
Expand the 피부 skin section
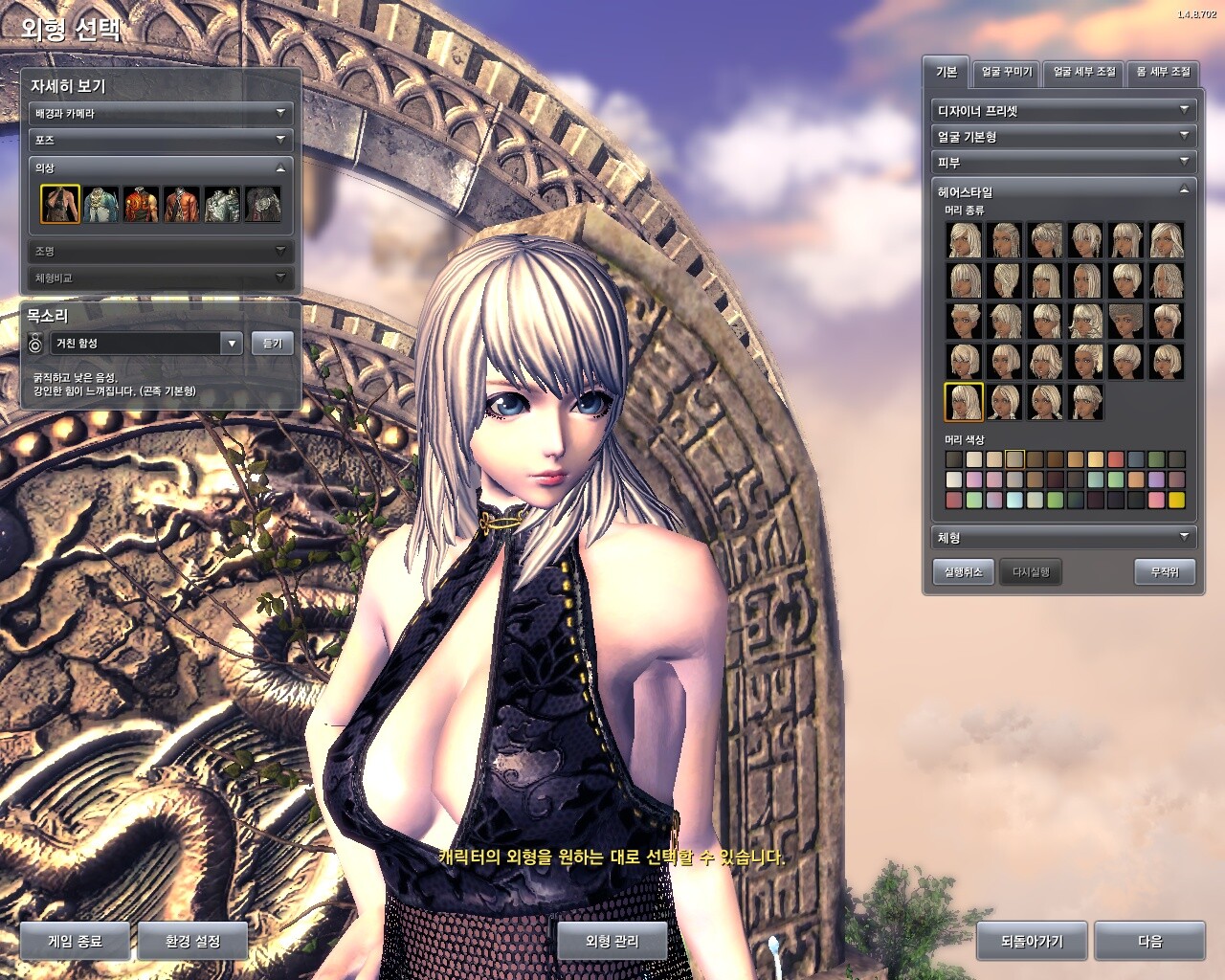click(x=1062, y=163)
